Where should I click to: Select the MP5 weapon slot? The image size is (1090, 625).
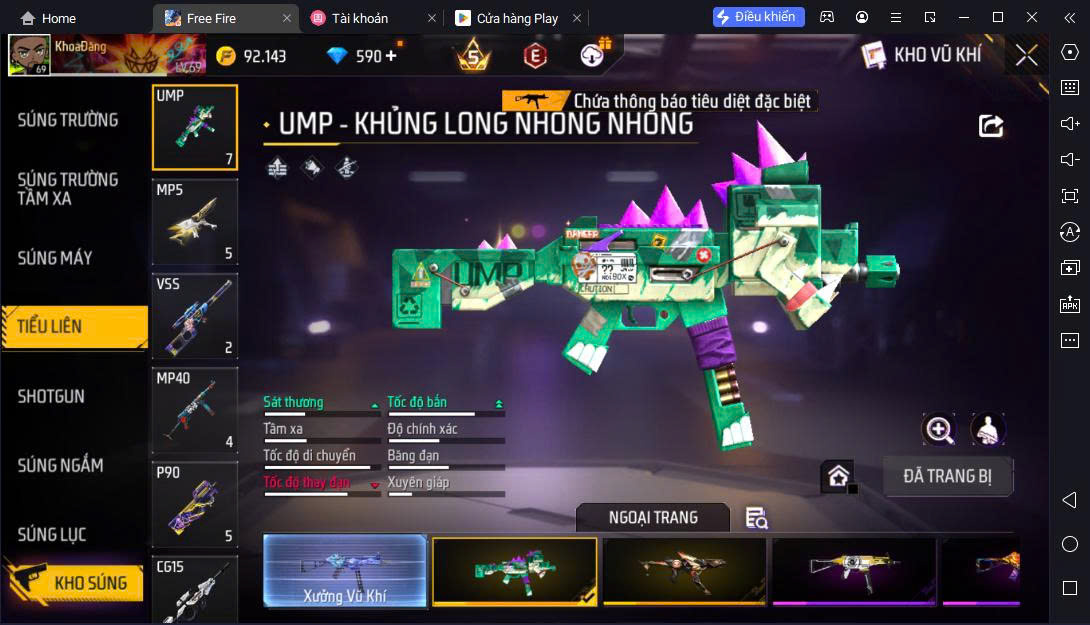(195, 221)
